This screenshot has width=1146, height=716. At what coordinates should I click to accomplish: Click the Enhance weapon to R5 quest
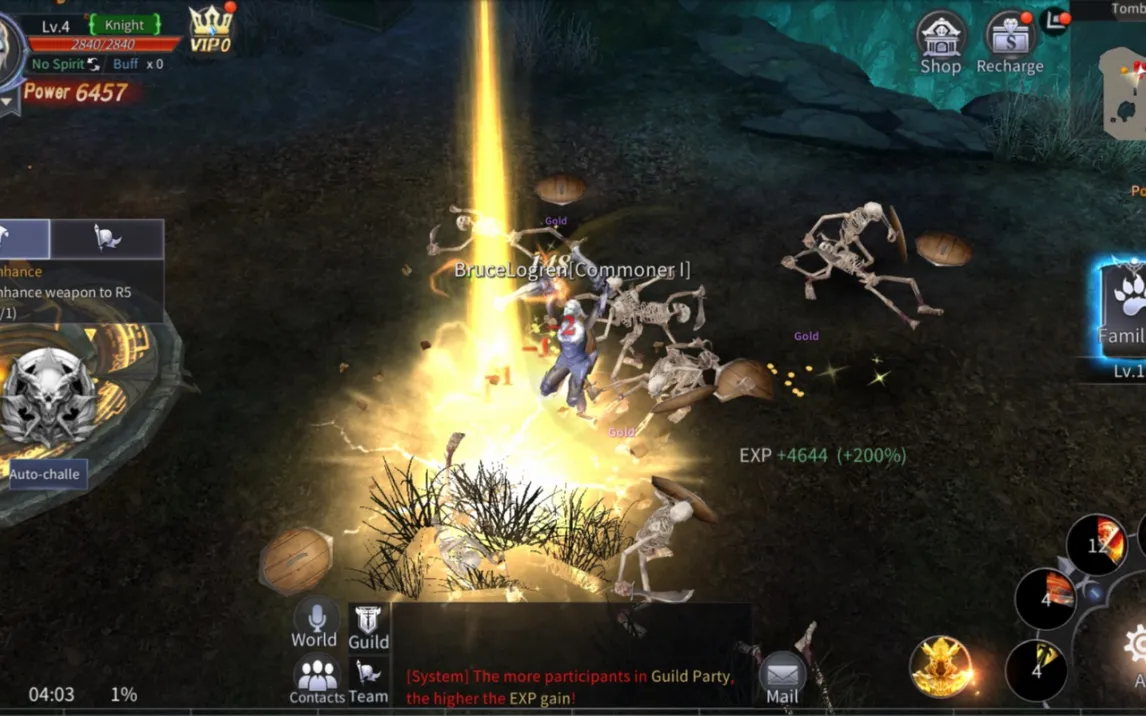click(x=70, y=292)
